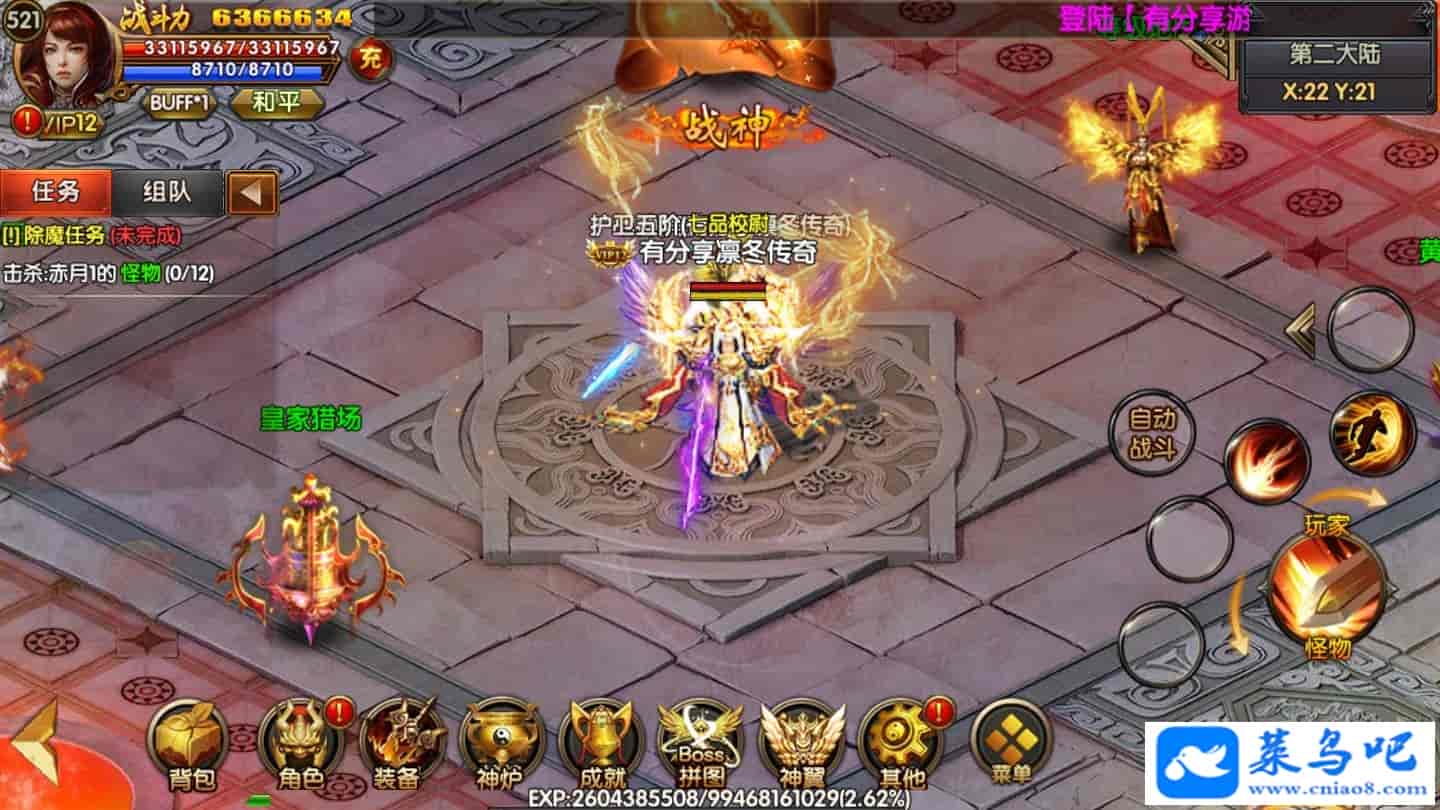Open the 背包 backpack menu
The image size is (1440, 810).
[190, 742]
